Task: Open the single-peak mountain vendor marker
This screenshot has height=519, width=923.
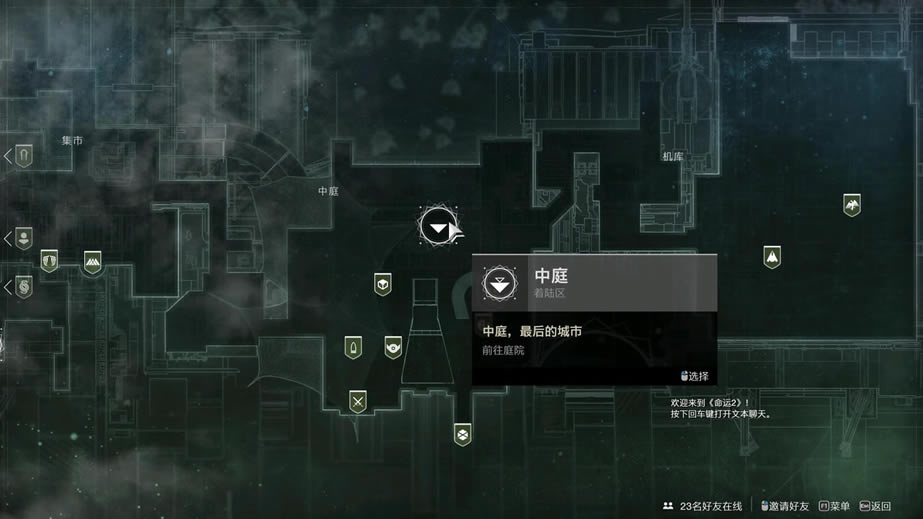Action: click(x=772, y=257)
